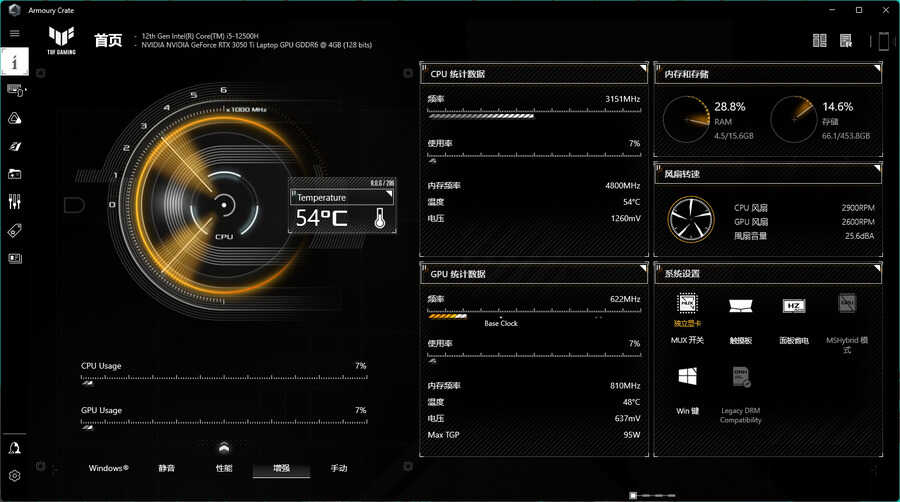Image resolution: width=900 pixels, height=502 pixels.
Task: Click the home info icon in the sidebar
Action: [14, 61]
